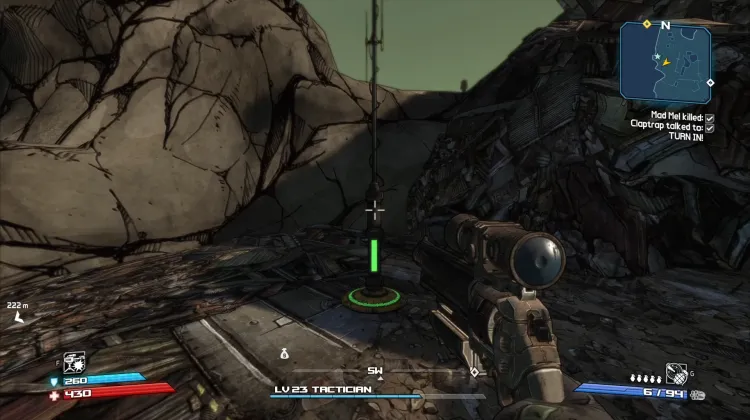Open the minimap in the corner
Viewport: 750px width, 420px height.
click(665, 60)
